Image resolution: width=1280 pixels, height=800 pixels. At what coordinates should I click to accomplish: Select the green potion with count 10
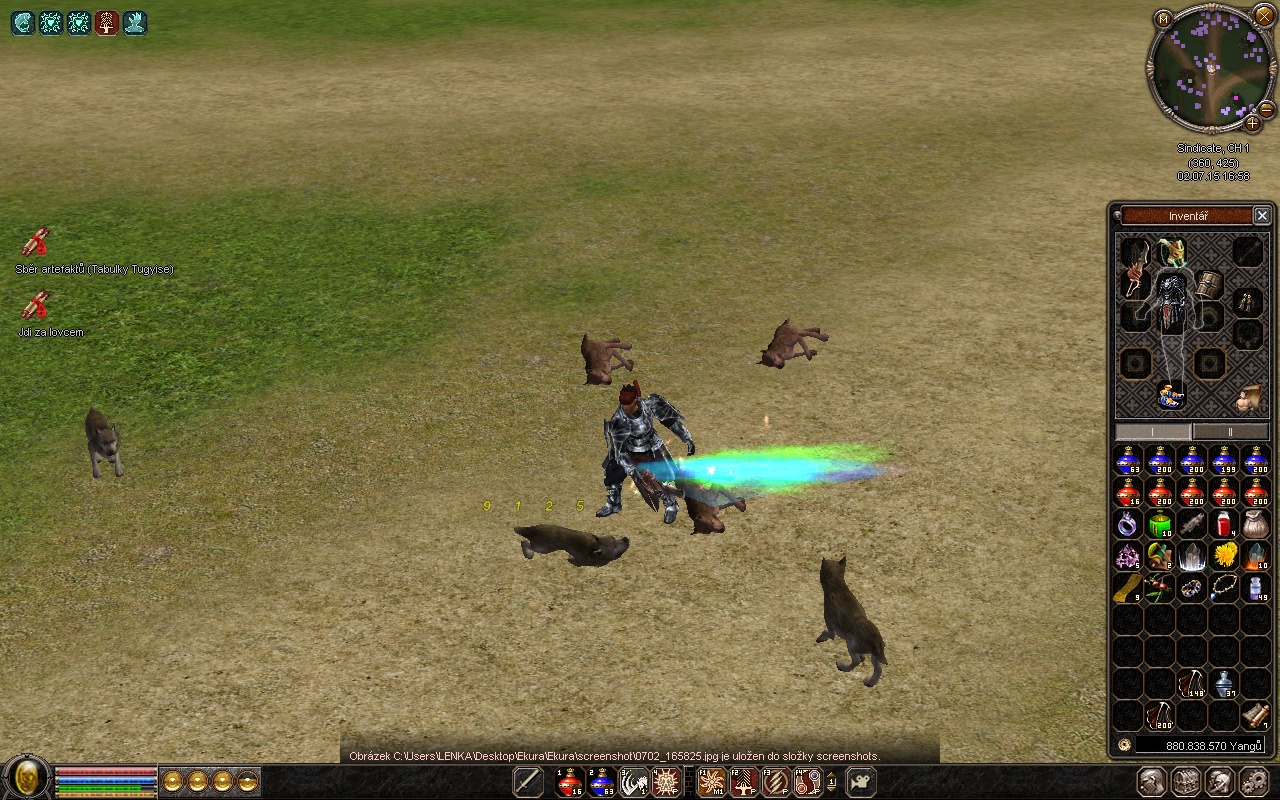point(1160,524)
